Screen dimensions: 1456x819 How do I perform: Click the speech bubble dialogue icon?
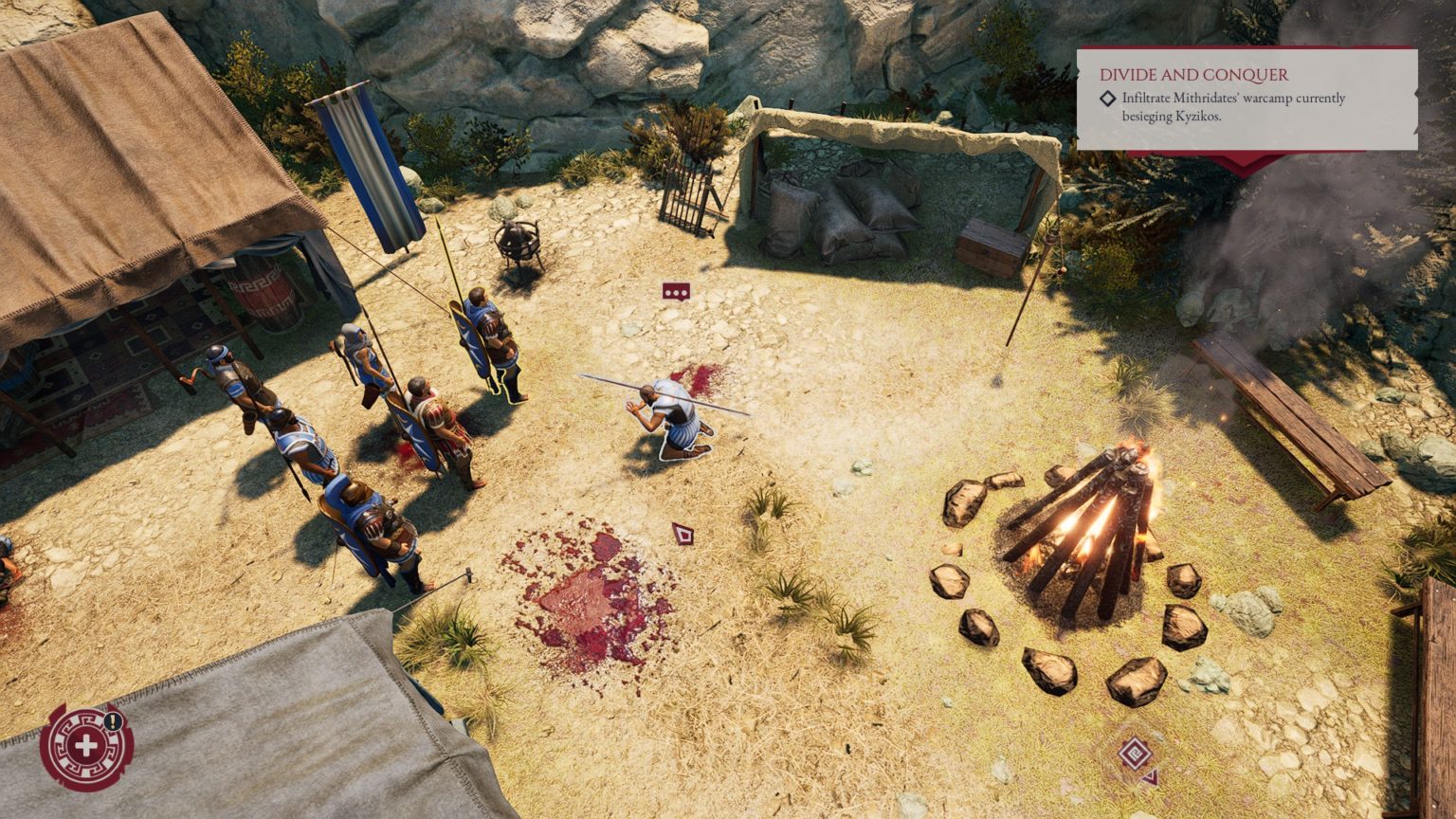tap(676, 292)
